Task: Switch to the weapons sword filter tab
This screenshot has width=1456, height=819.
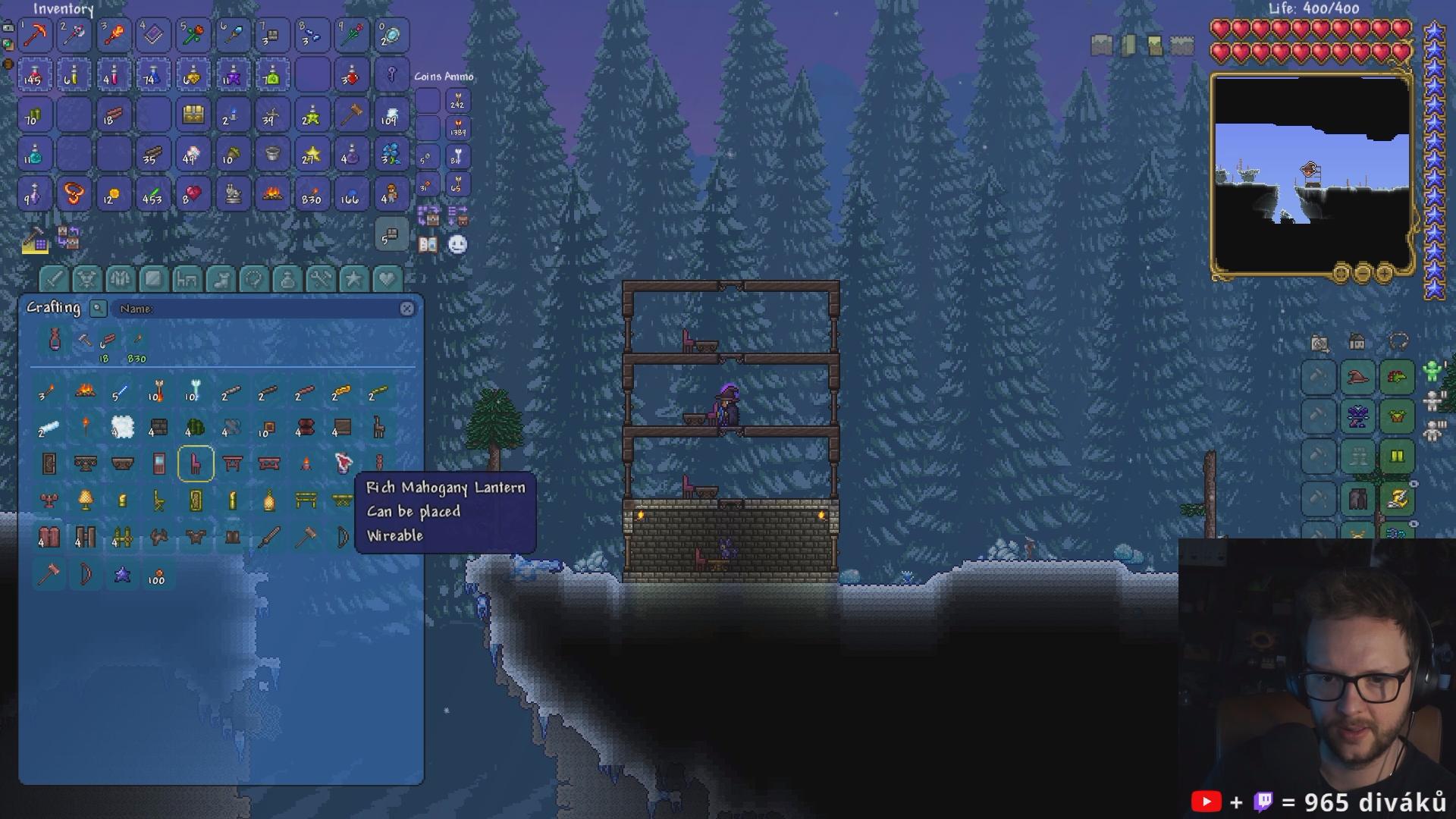Action: point(53,279)
